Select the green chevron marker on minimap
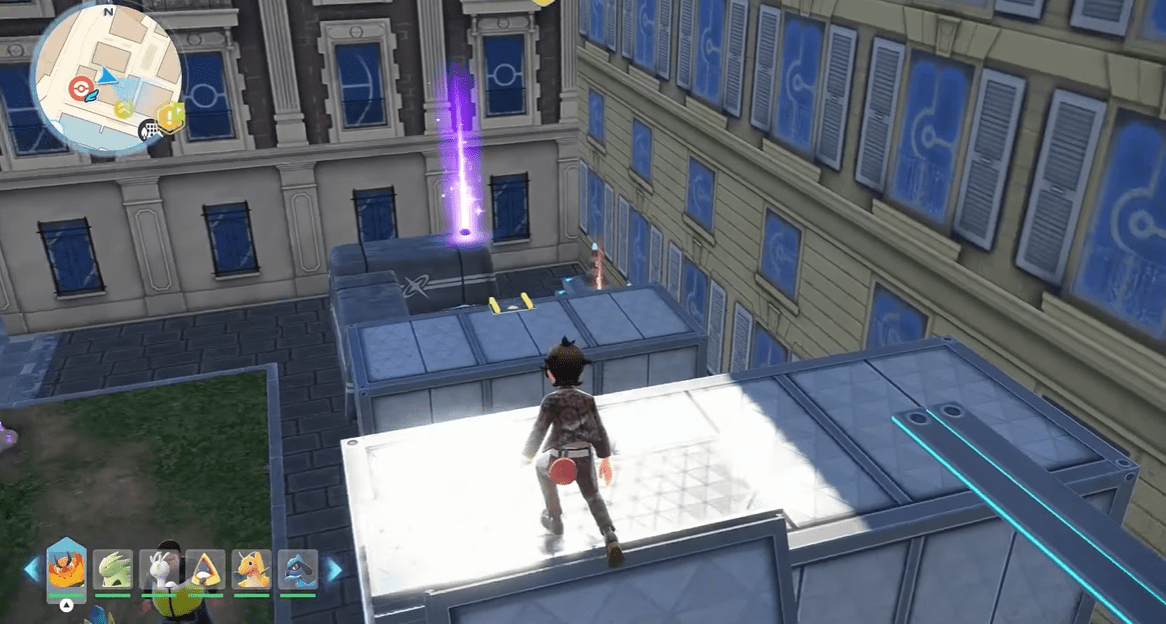 click(x=123, y=108)
